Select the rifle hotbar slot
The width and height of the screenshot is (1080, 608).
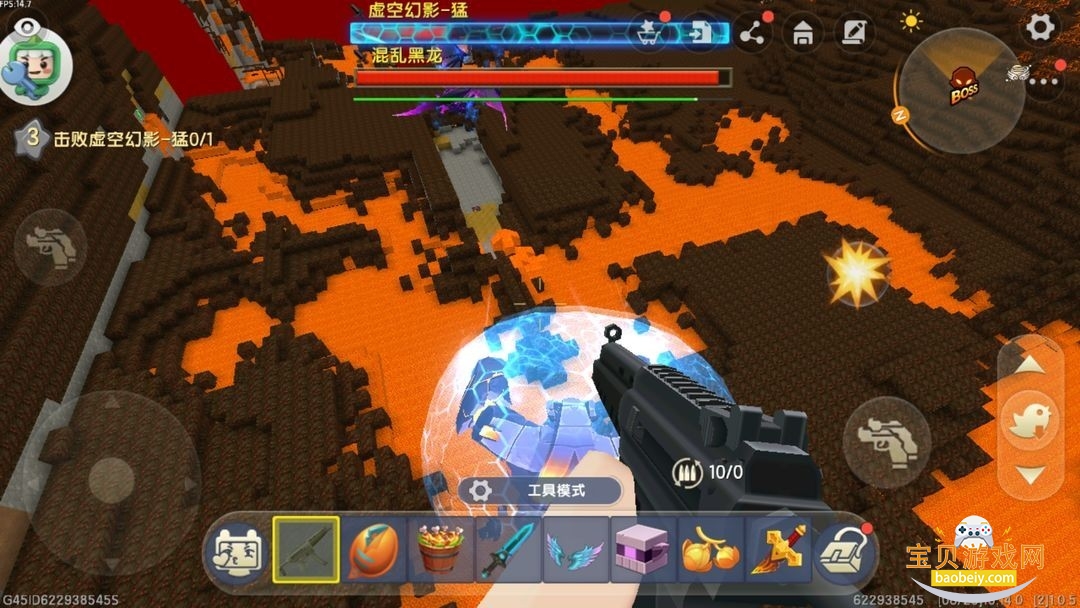pos(306,550)
